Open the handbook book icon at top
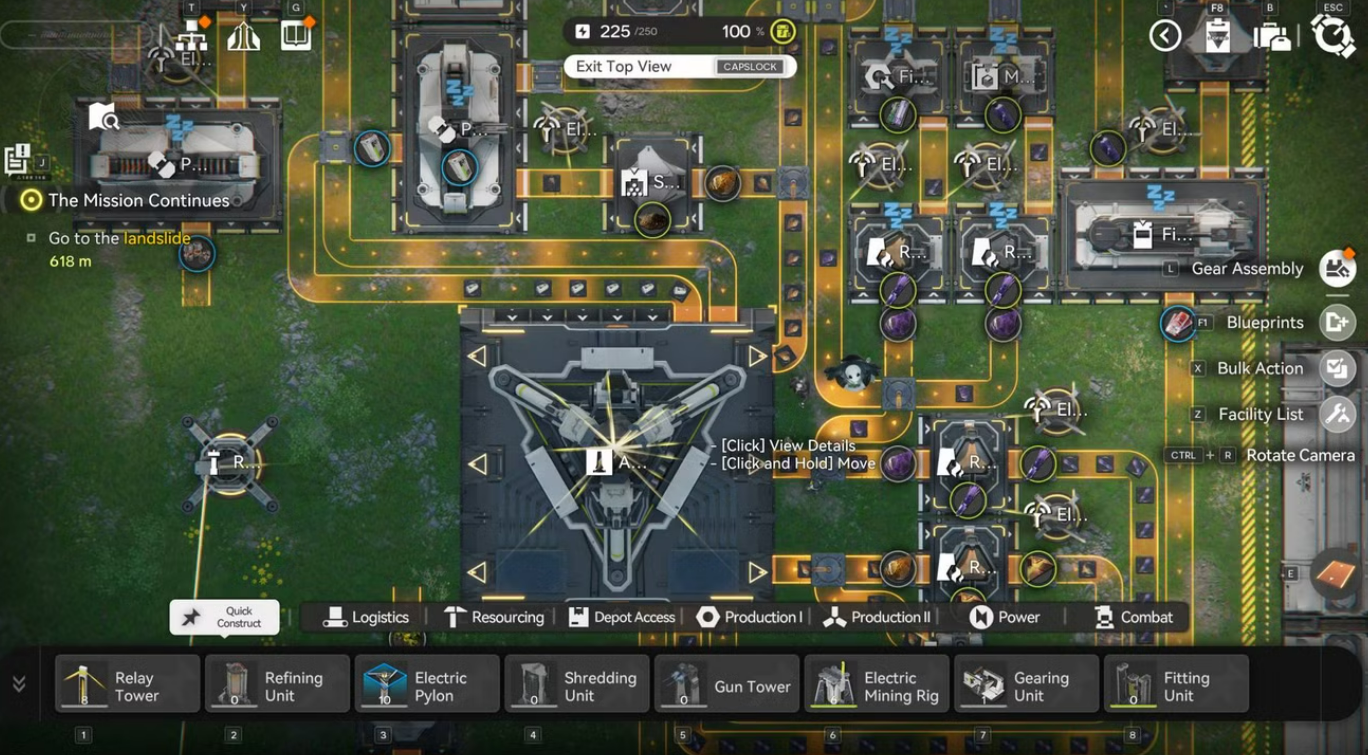Screen dimensions: 1368x755 296,36
